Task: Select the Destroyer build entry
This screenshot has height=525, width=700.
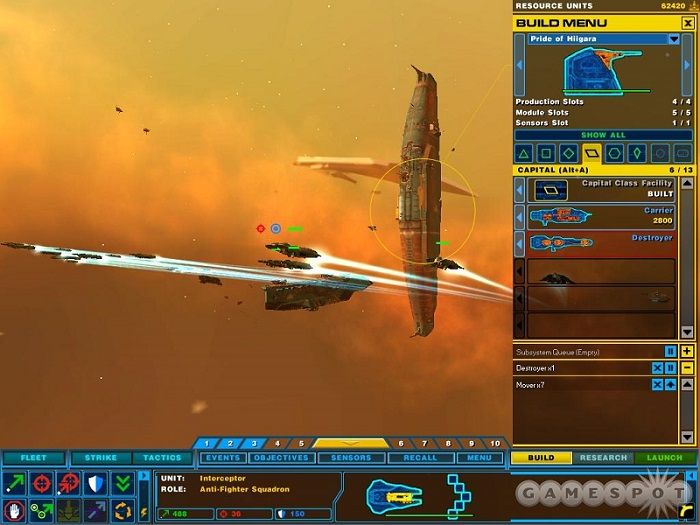Action: coord(601,243)
